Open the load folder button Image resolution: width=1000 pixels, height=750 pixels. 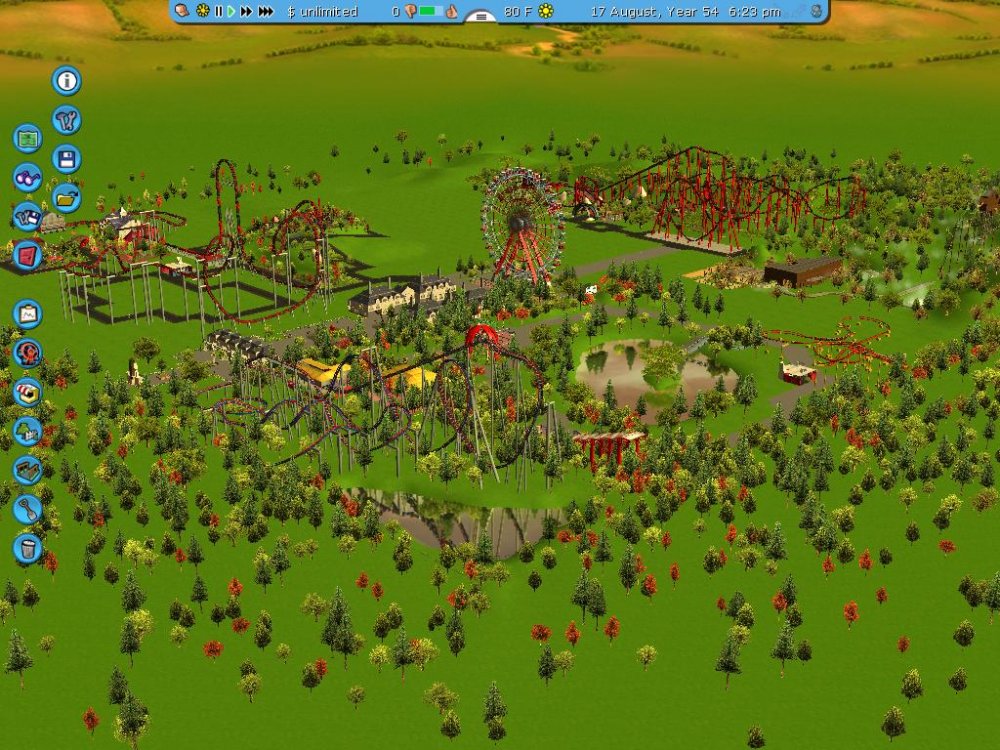point(67,198)
